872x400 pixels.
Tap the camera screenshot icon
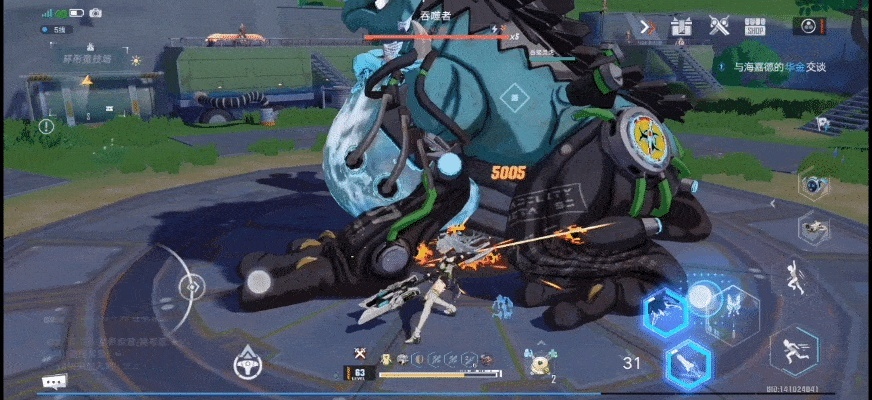click(96, 13)
